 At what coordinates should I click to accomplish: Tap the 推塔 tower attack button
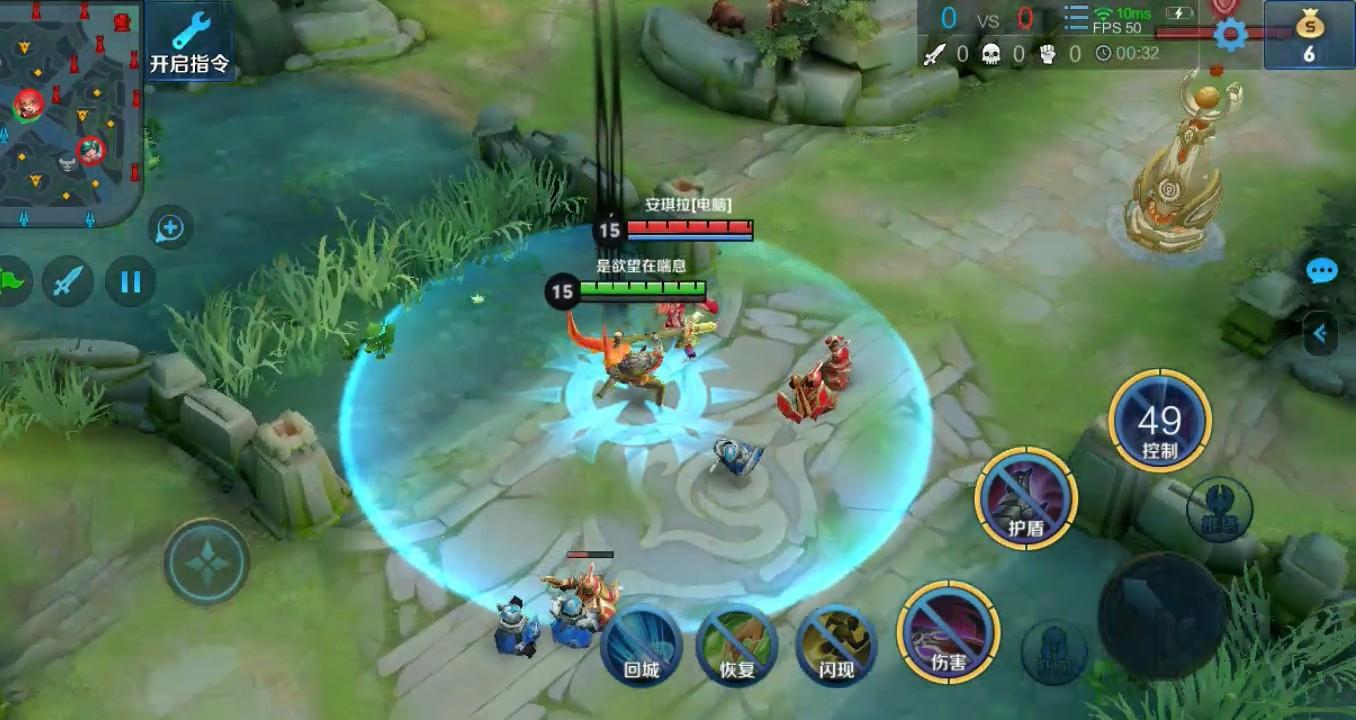pos(1219,510)
